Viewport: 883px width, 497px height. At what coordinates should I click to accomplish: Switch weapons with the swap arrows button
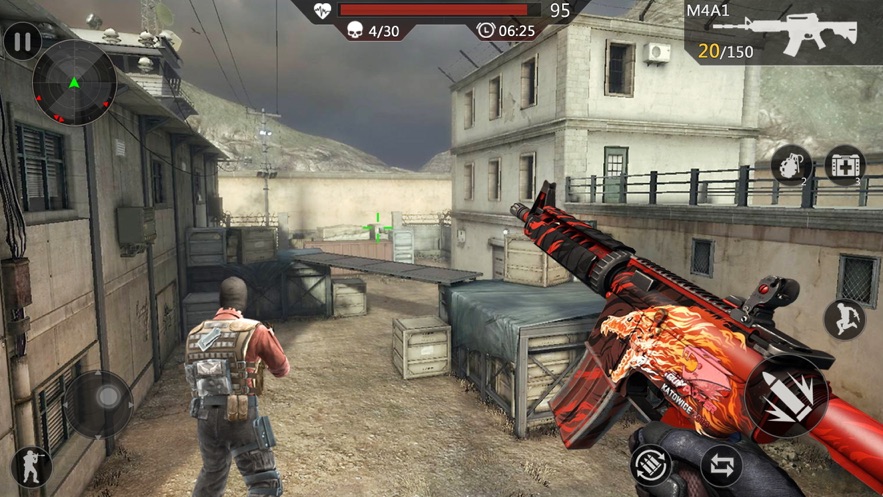721,465
